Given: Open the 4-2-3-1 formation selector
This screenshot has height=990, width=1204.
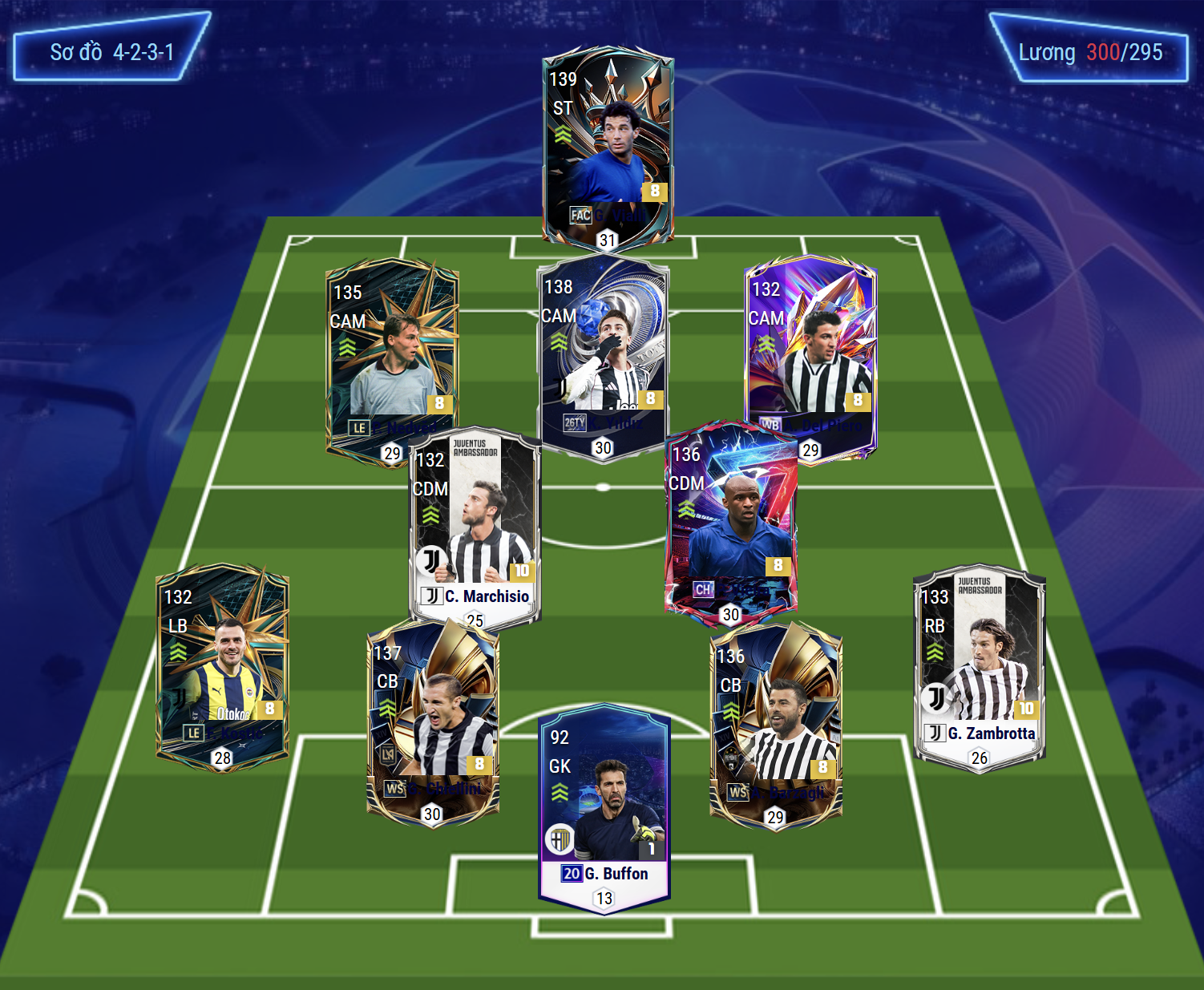Looking at the screenshot, I should coord(111,53).
